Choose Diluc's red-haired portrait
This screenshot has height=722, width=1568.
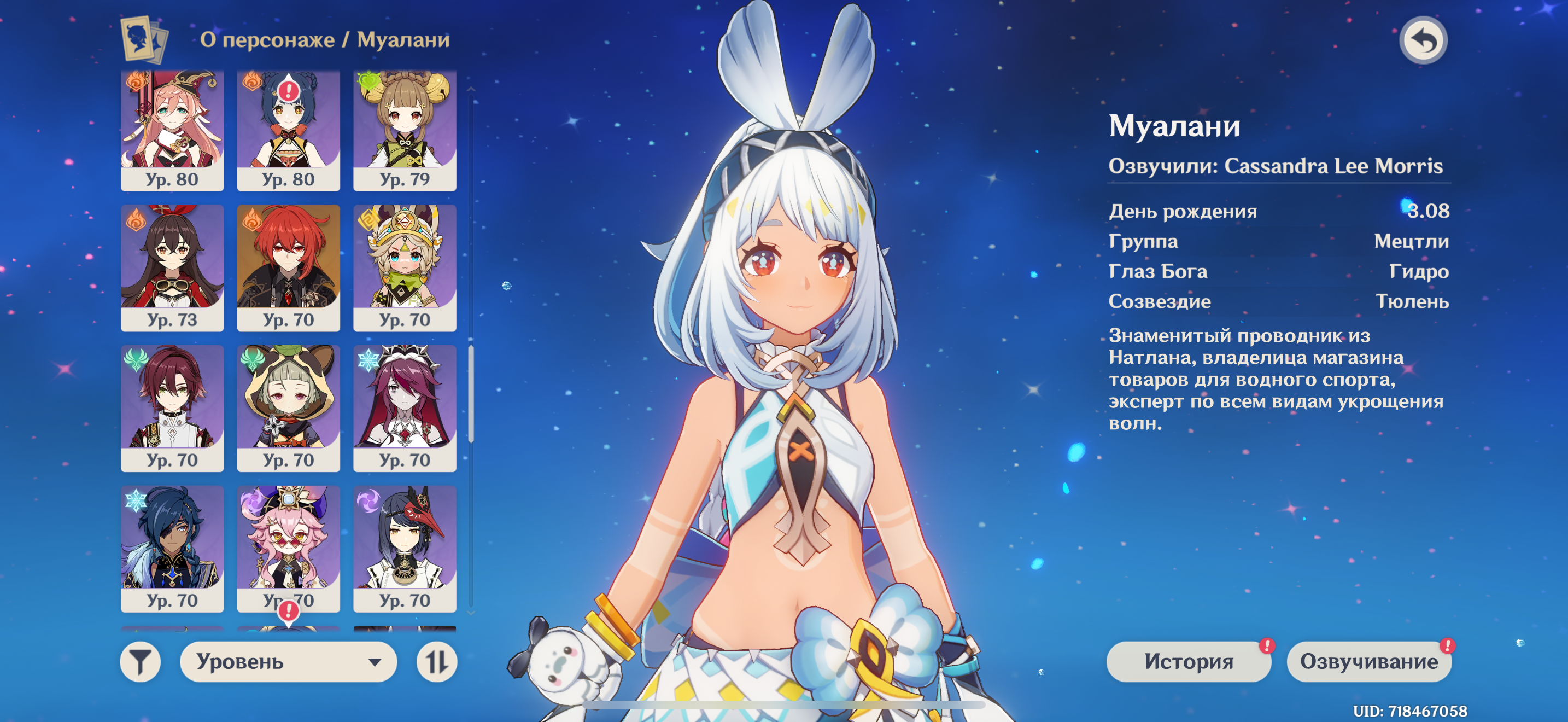click(x=288, y=268)
